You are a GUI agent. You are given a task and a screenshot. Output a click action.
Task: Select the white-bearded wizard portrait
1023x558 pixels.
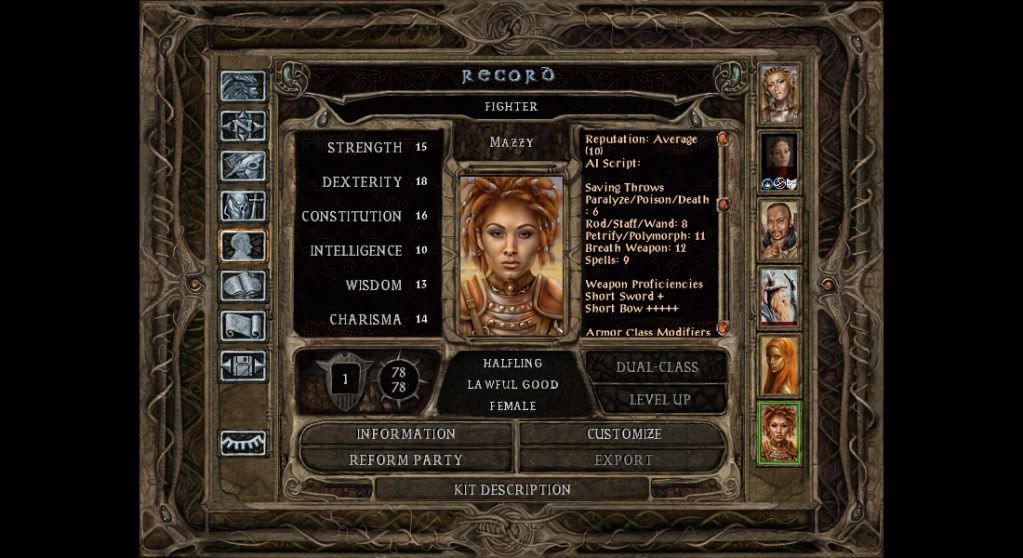779,297
